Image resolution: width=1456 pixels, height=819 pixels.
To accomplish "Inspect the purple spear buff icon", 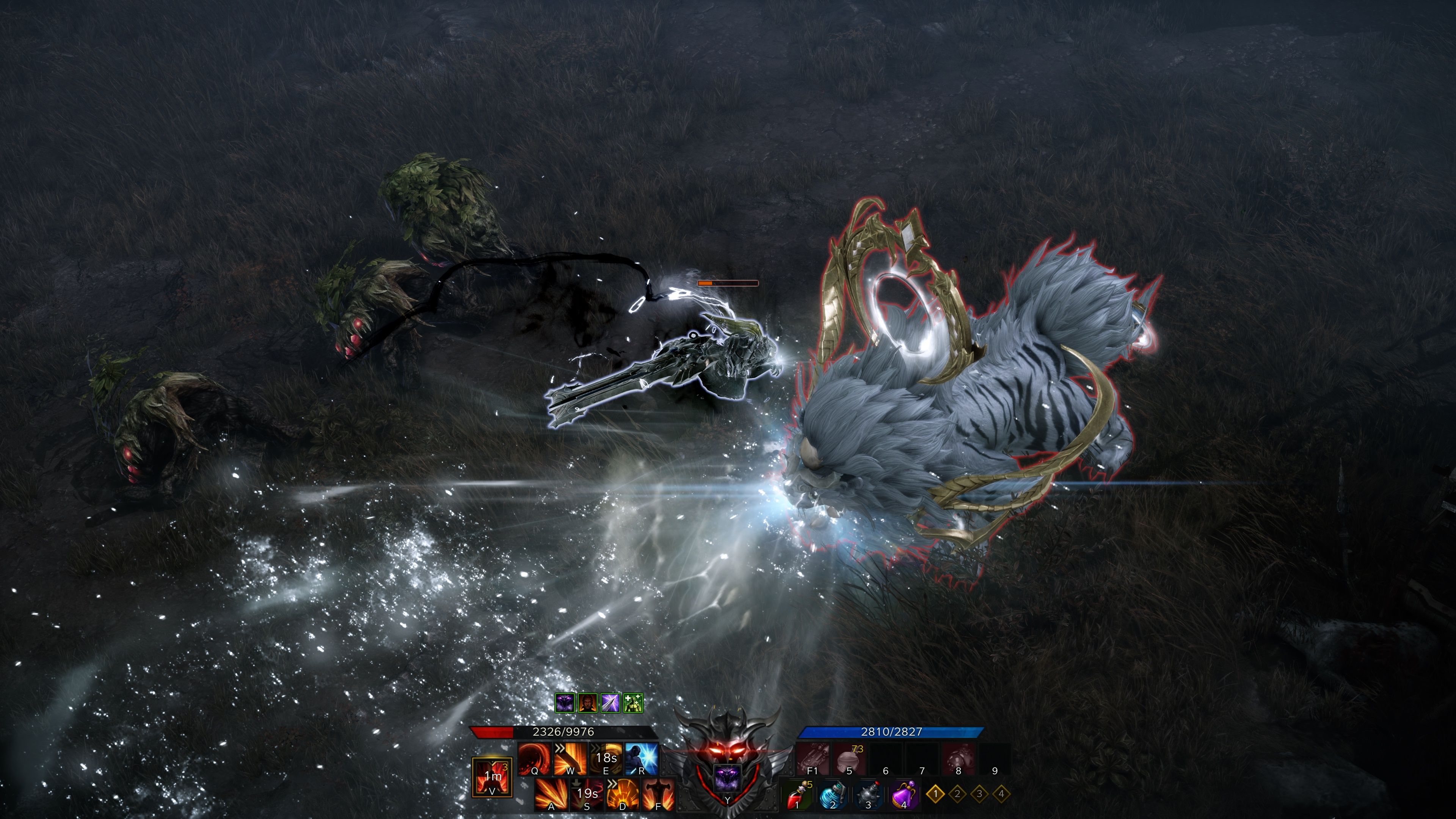I will pyautogui.click(x=610, y=703).
